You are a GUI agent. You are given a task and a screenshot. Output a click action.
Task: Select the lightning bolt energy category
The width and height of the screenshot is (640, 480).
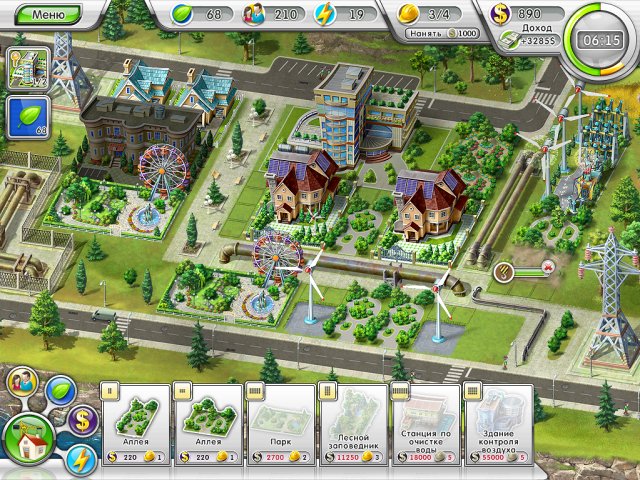(x=83, y=459)
